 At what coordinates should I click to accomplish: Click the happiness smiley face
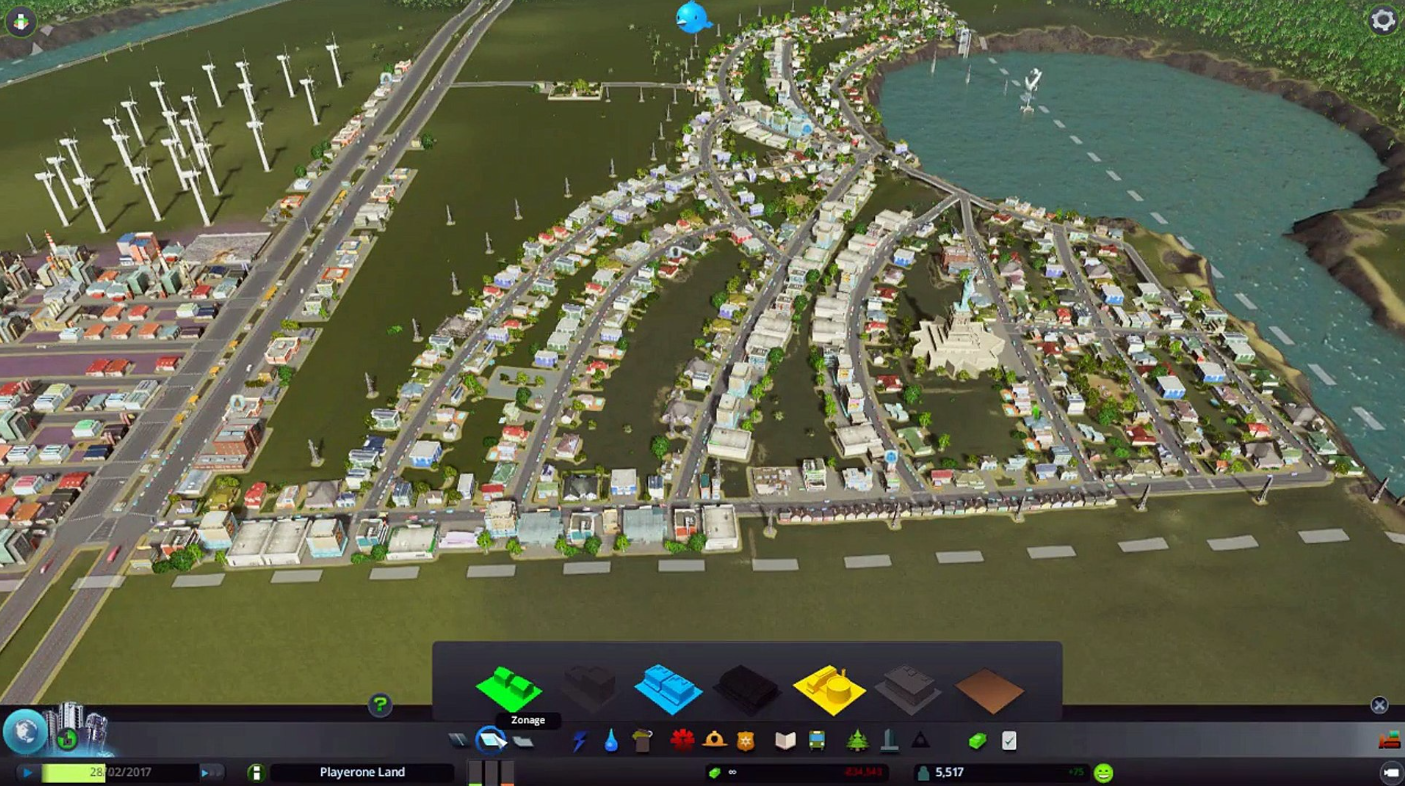tap(1103, 772)
